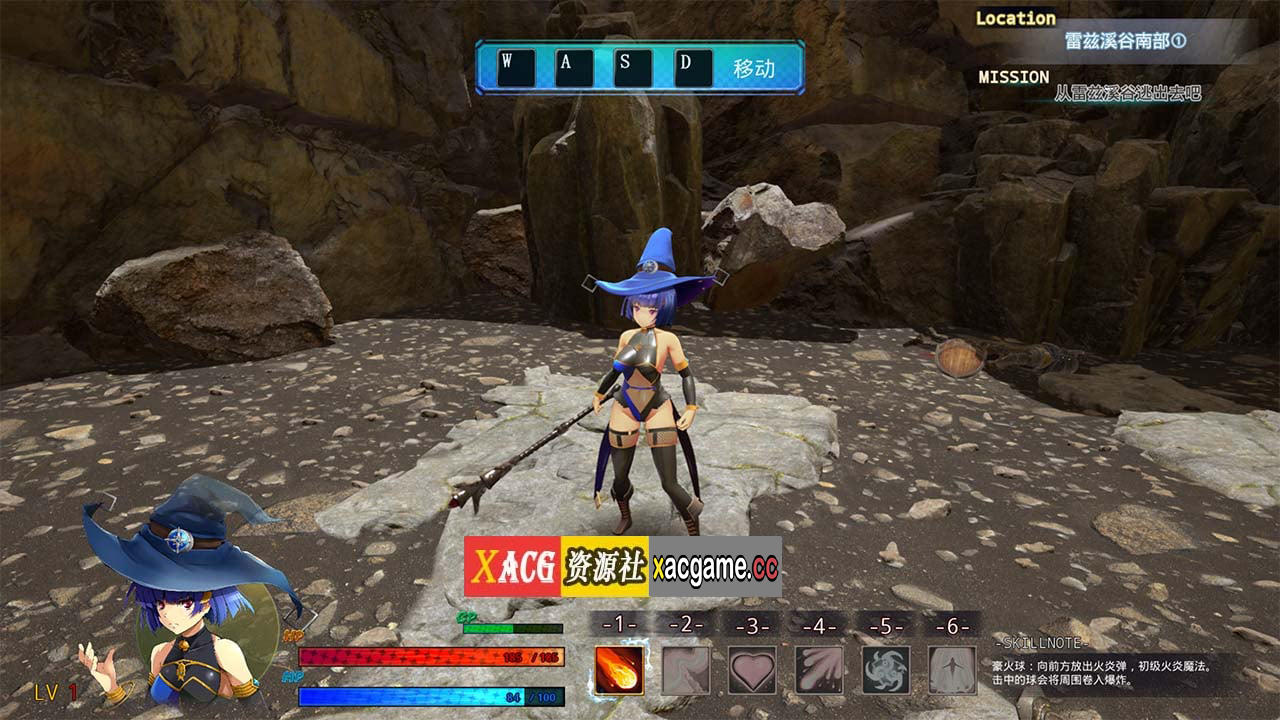Use the heart skill in slot 3

(x=752, y=669)
